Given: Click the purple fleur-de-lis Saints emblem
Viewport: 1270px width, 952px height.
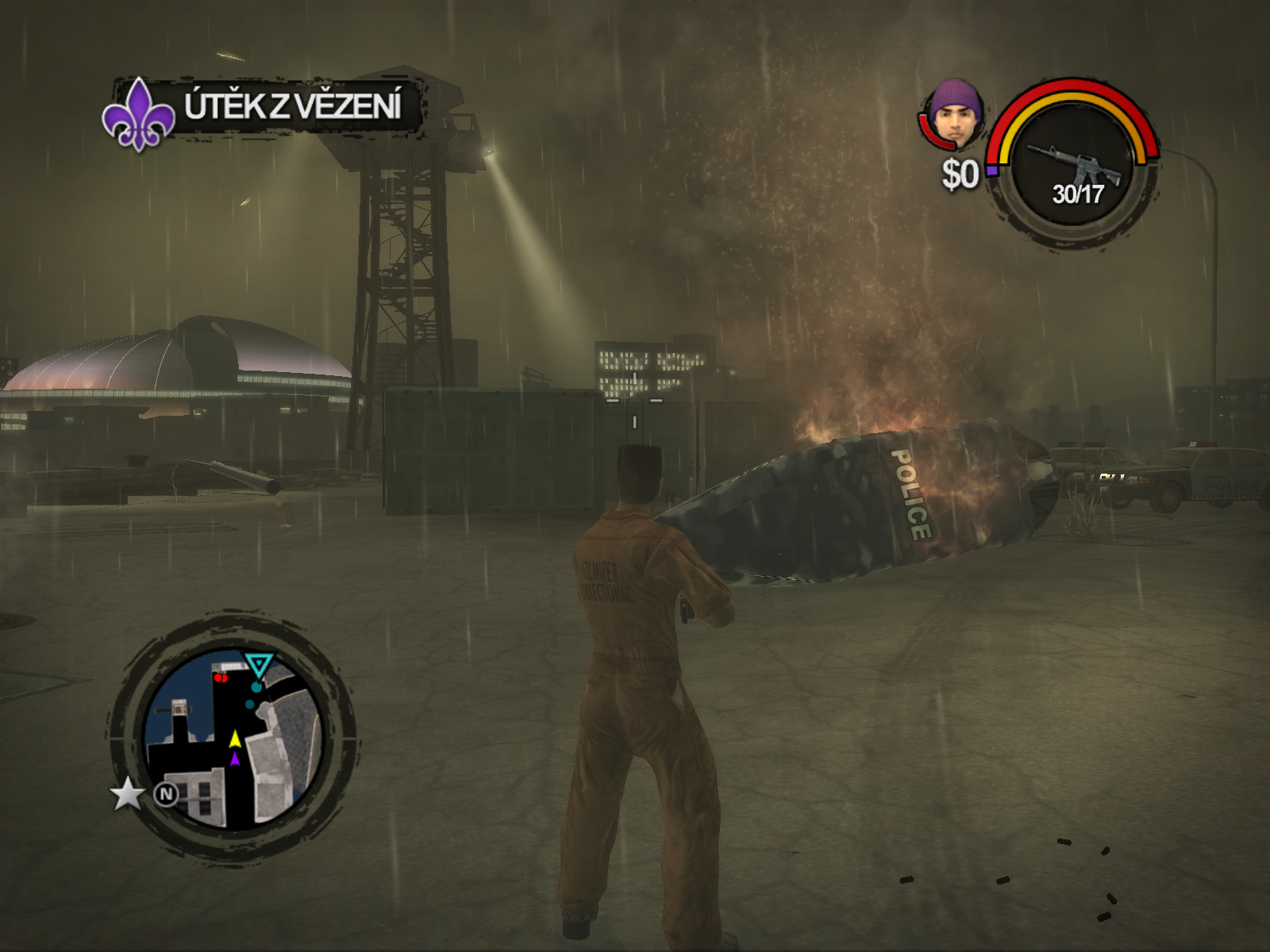Looking at the screenshot, I should 138,114.
